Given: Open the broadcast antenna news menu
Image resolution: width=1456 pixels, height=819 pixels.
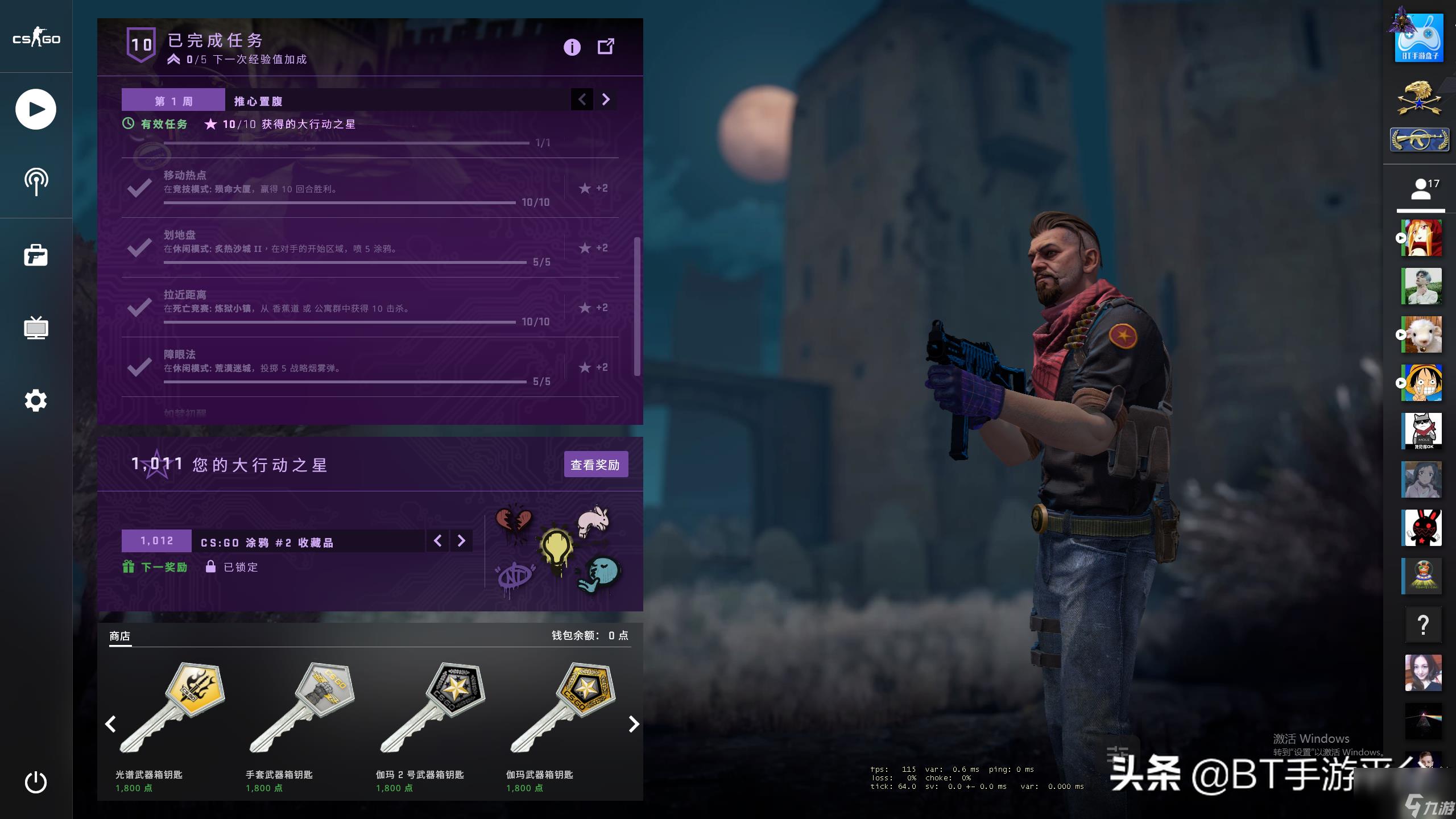Looking at the screenshot, I should [36, 182].
